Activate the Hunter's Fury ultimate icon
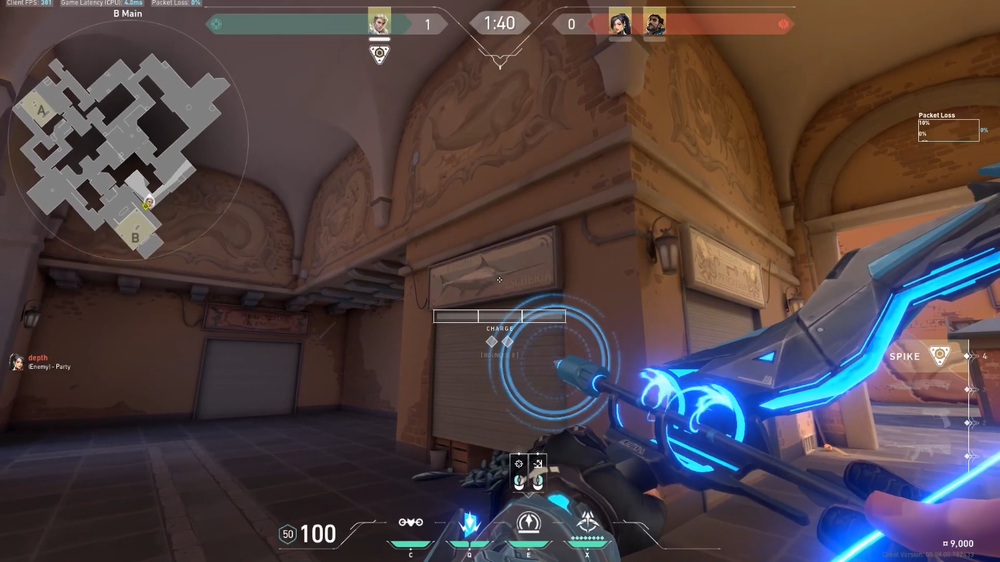Image resolution: width=1000 pixels, height=562 pixels. pyautogui.click(x=587, y=522)
